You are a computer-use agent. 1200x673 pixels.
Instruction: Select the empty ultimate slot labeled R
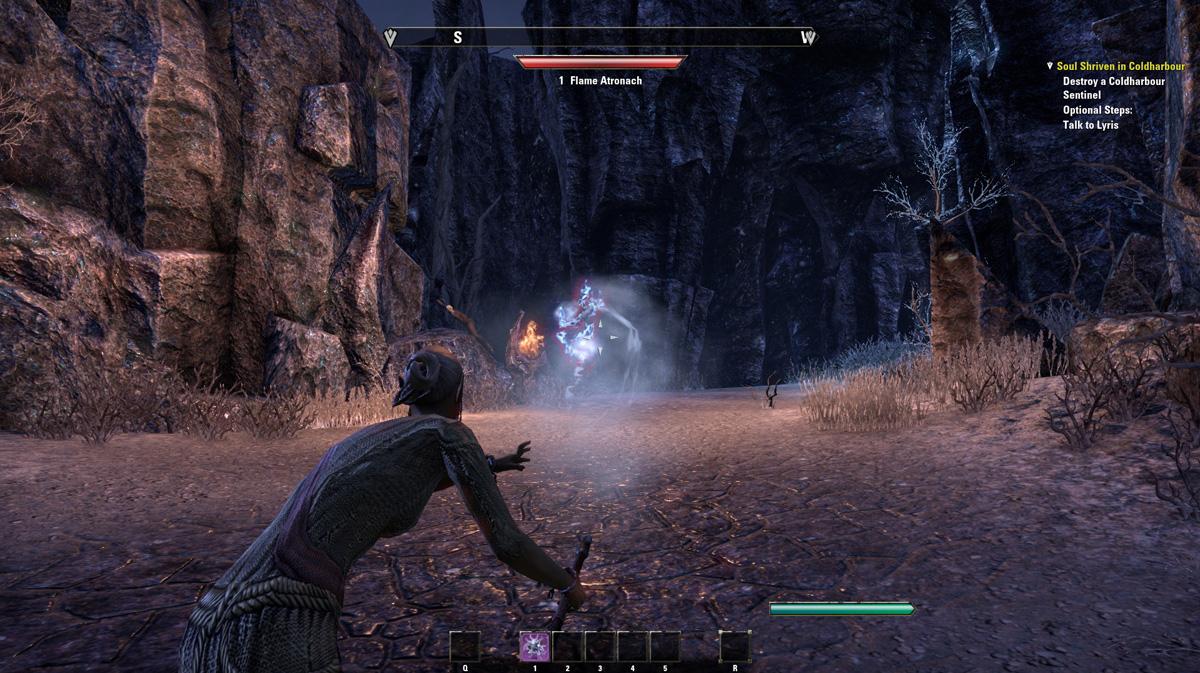[x=735, y=647]
